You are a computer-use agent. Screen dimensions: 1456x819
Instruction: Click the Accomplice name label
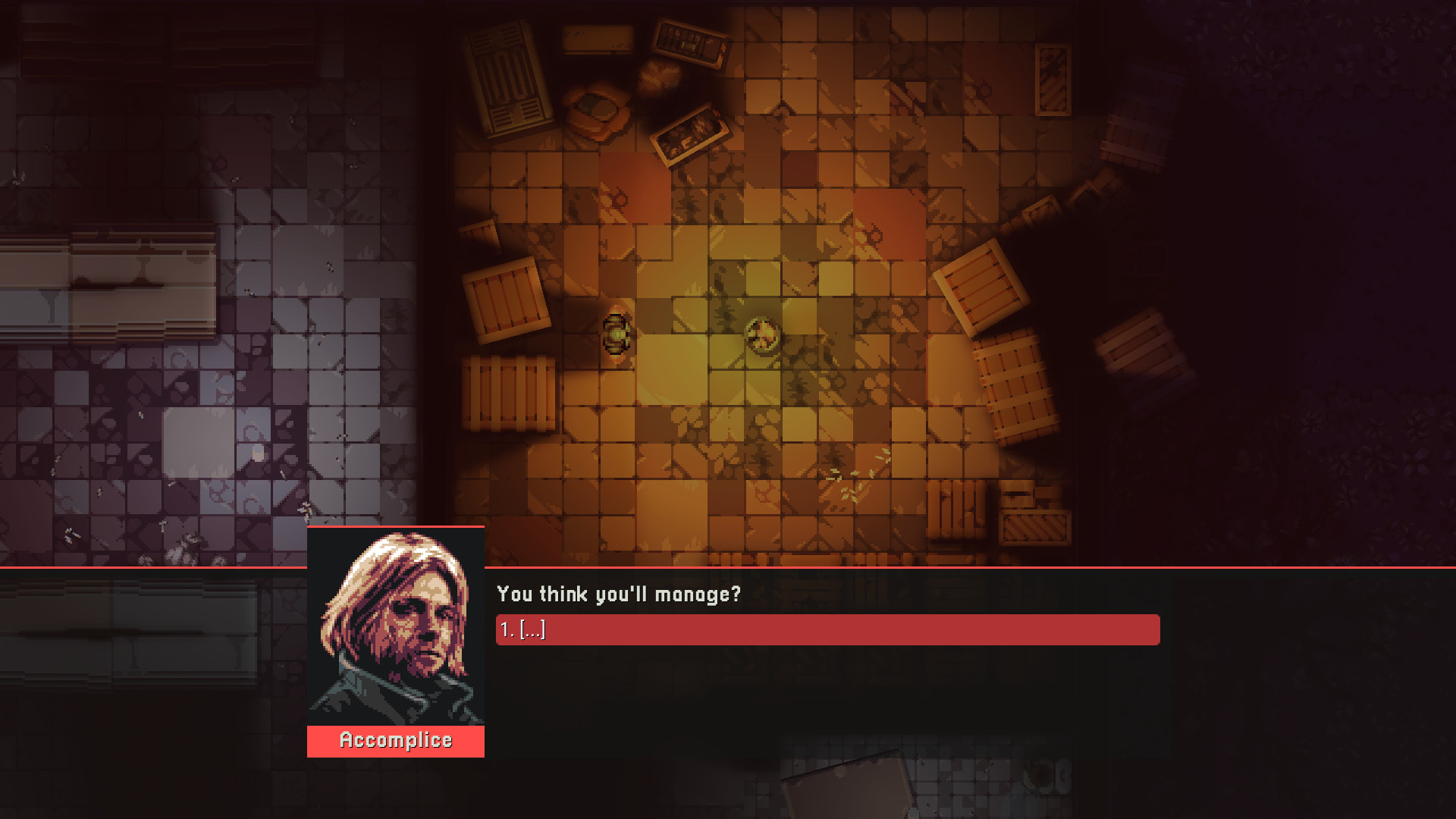point(394,741)
